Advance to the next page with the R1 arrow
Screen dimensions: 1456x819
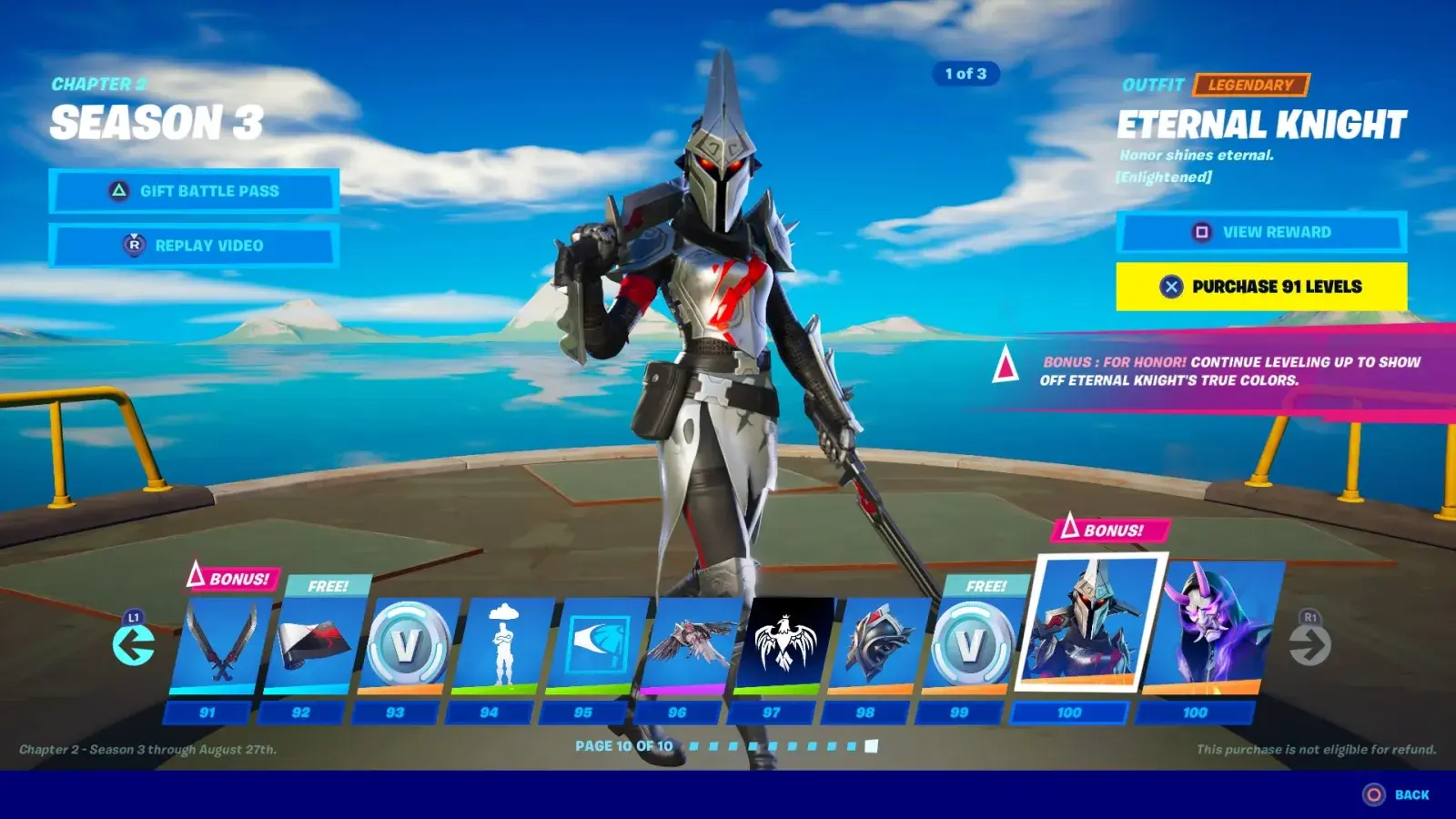1310,644
